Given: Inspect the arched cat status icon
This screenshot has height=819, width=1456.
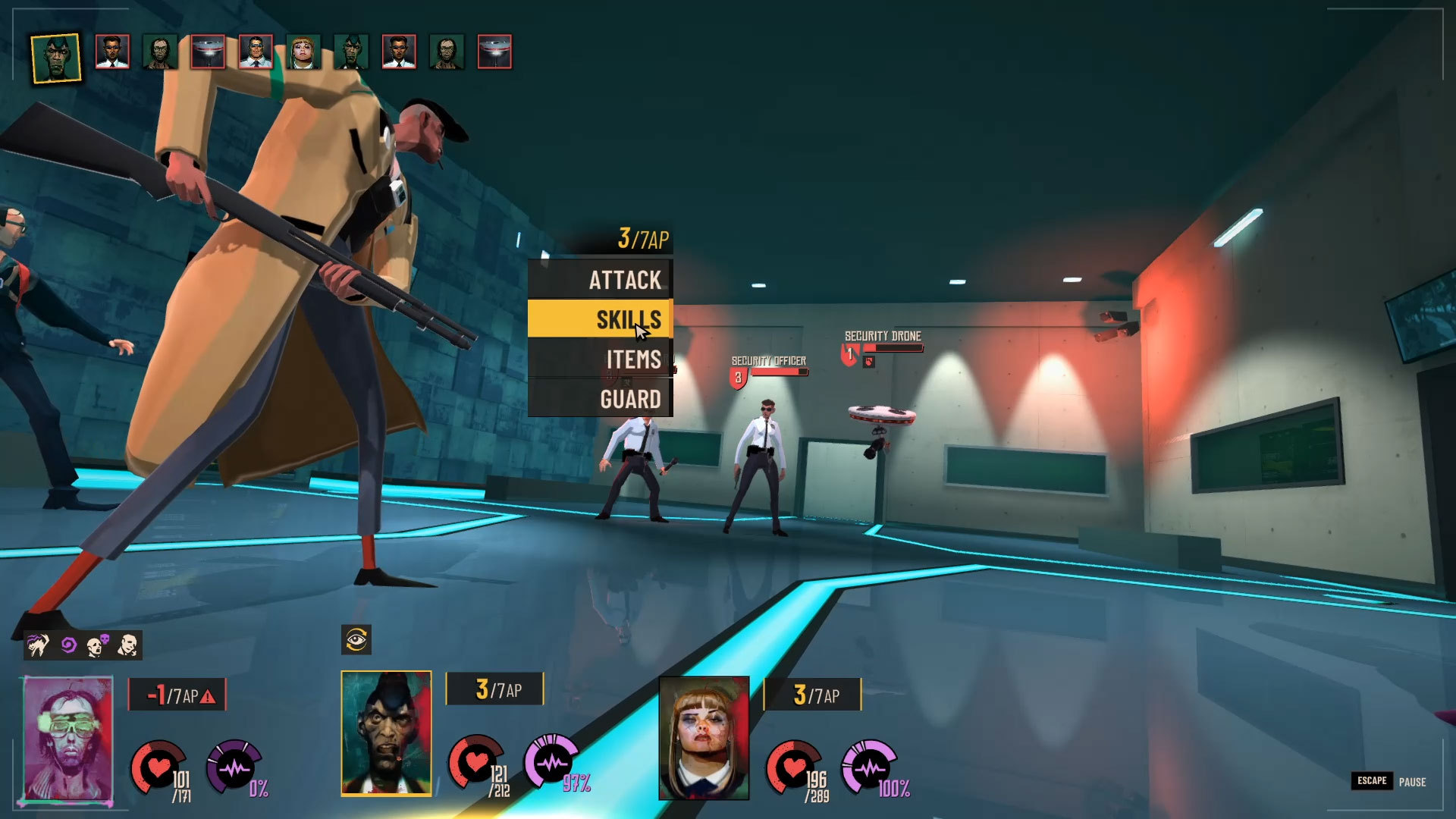Looking at the screenshot, I should (38, 645).
